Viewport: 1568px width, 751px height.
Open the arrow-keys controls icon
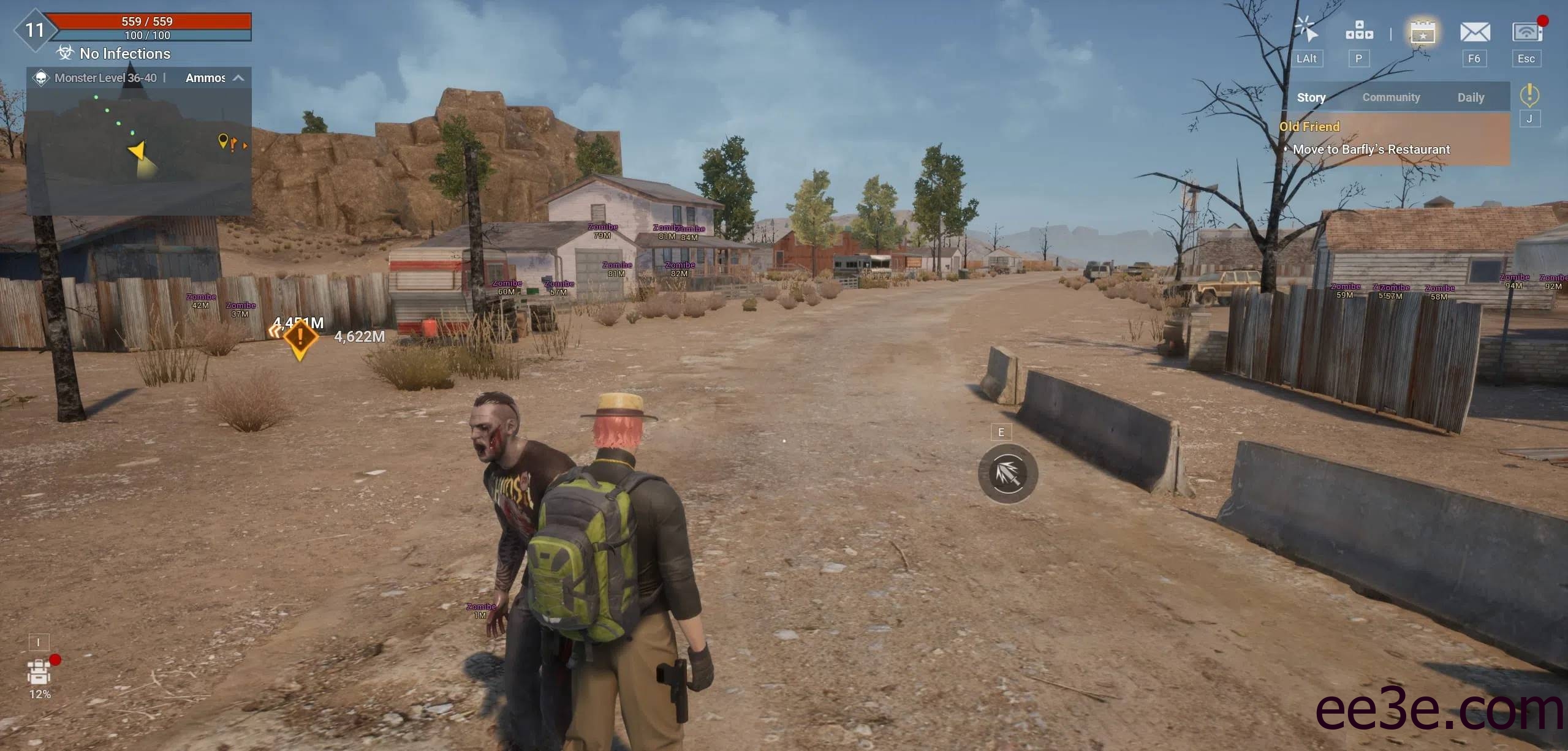pos(1358,31)
